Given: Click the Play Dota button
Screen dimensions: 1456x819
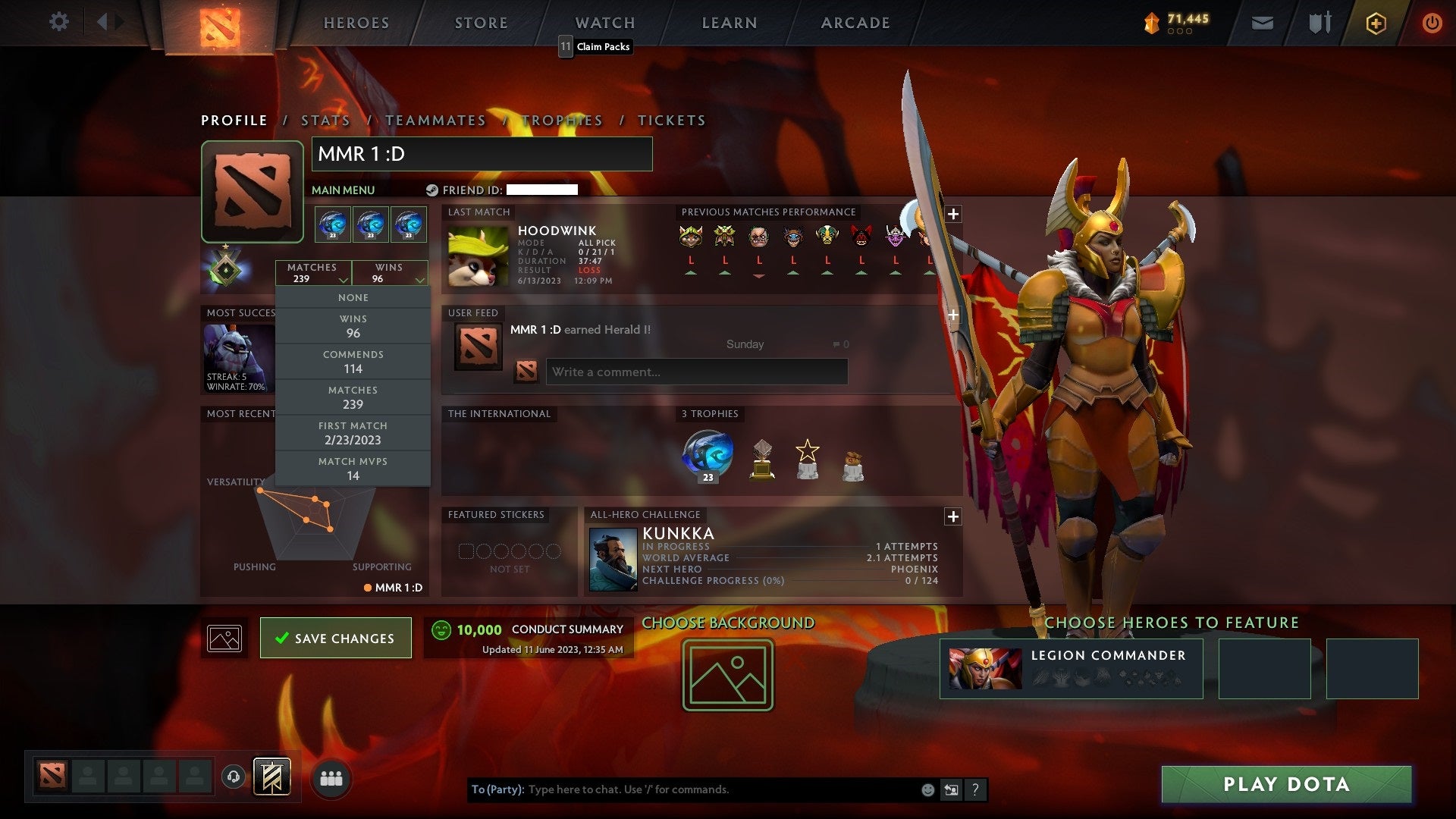Looking at the screenshot, I should tap(1284, 785).
